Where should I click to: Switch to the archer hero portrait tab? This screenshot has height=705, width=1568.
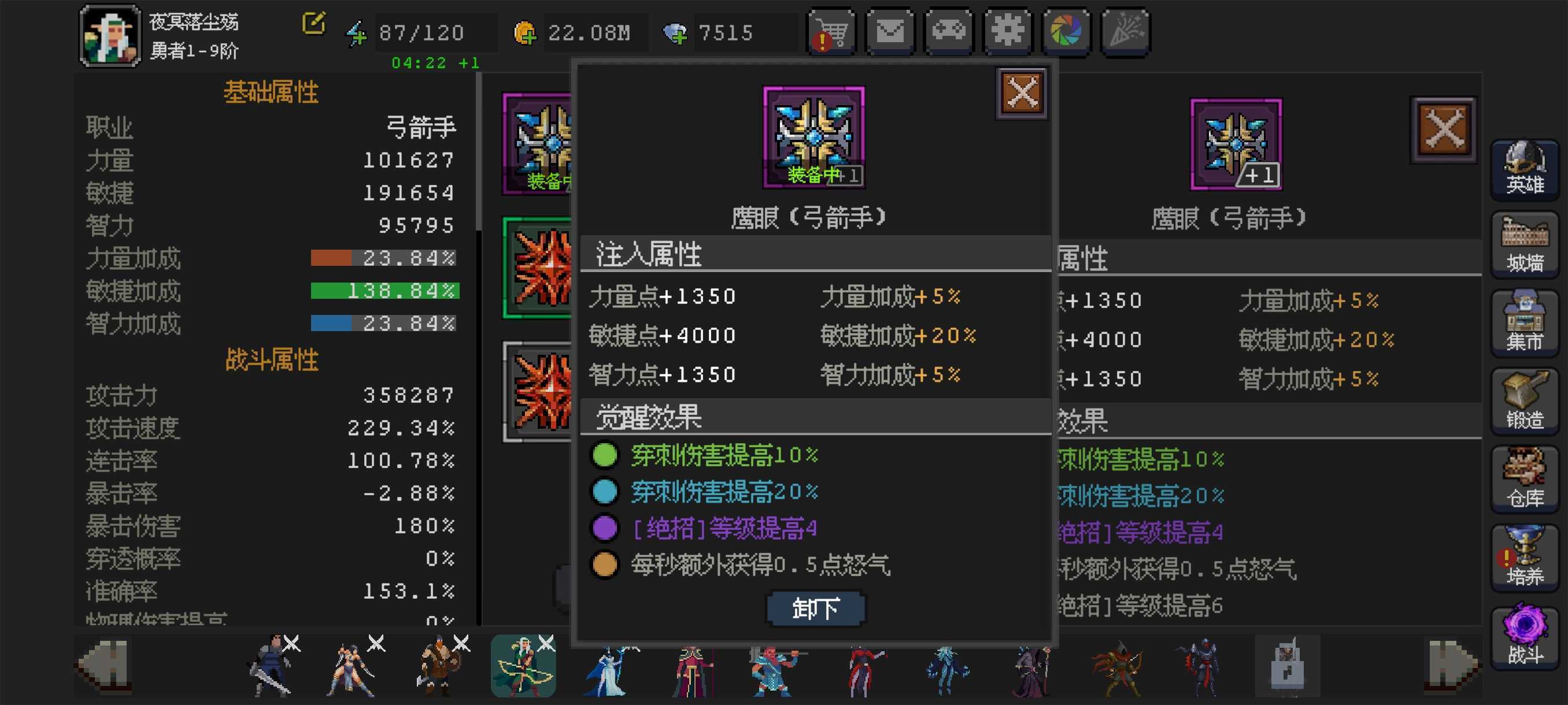(x=522, y=666)
